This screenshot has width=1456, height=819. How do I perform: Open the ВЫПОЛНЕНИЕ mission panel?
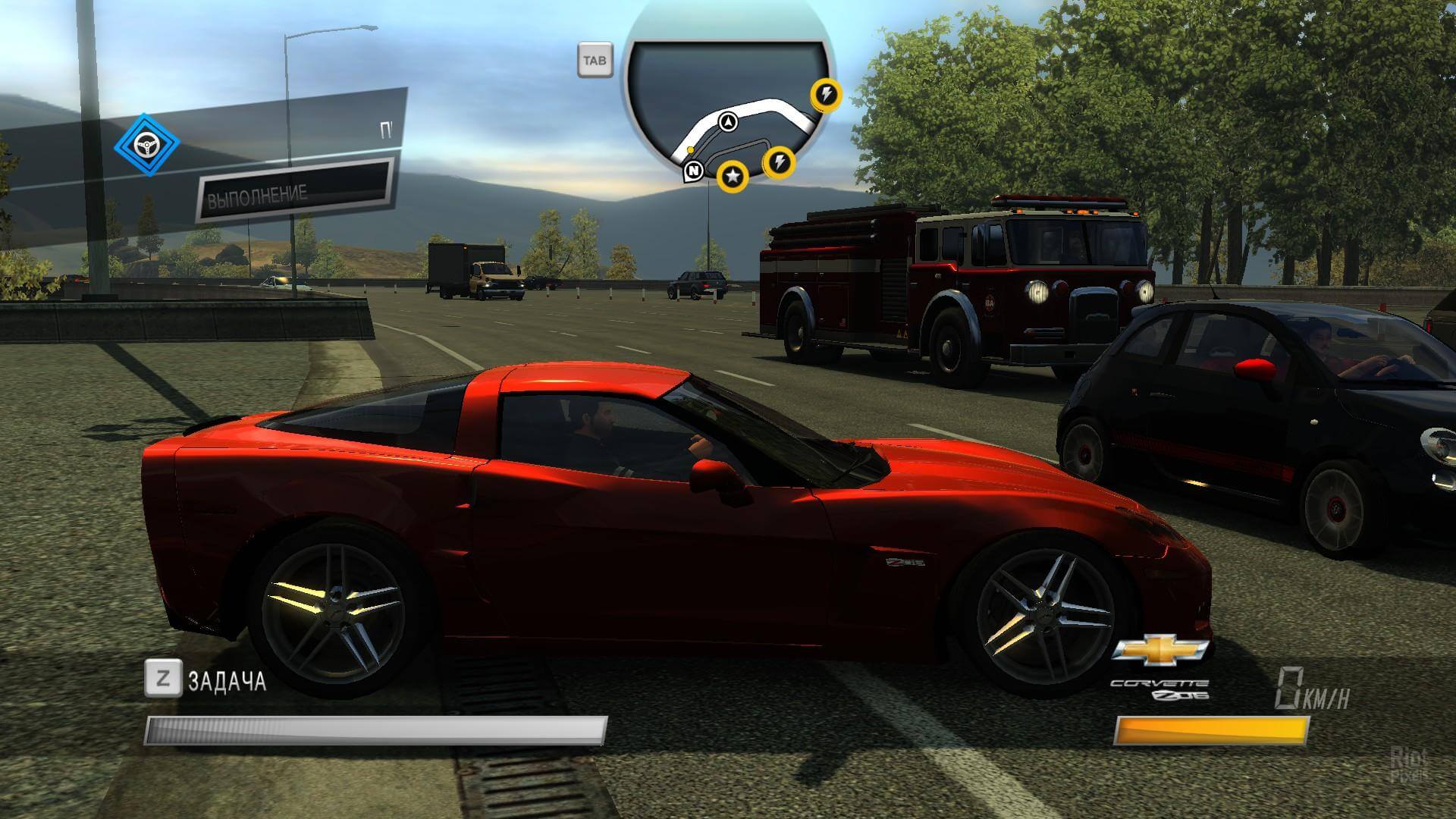(x=294, y=190)
